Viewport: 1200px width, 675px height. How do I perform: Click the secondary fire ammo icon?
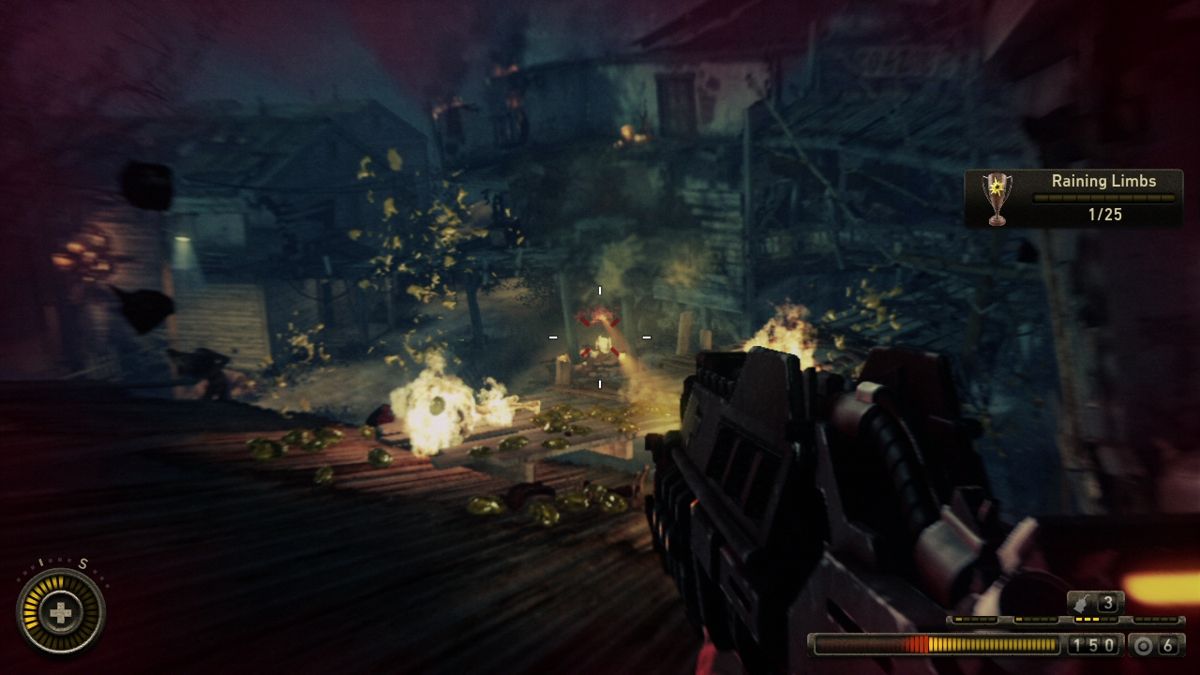point(1144,645)
